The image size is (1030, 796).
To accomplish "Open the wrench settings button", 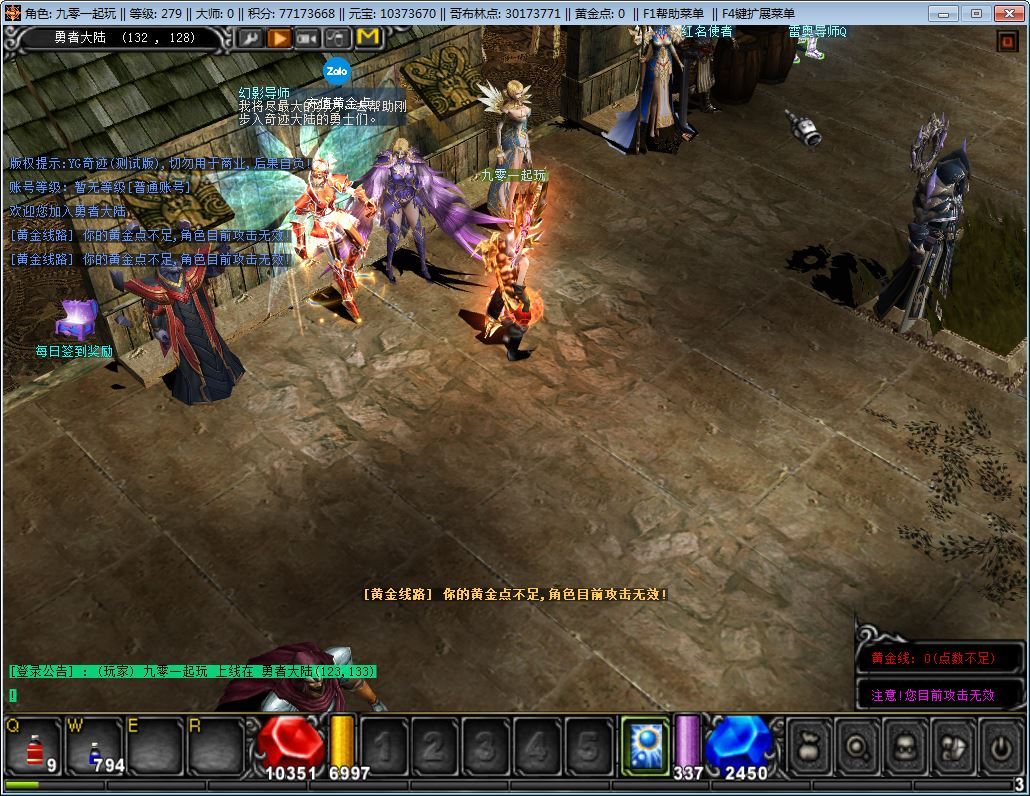I will point(250,38).
